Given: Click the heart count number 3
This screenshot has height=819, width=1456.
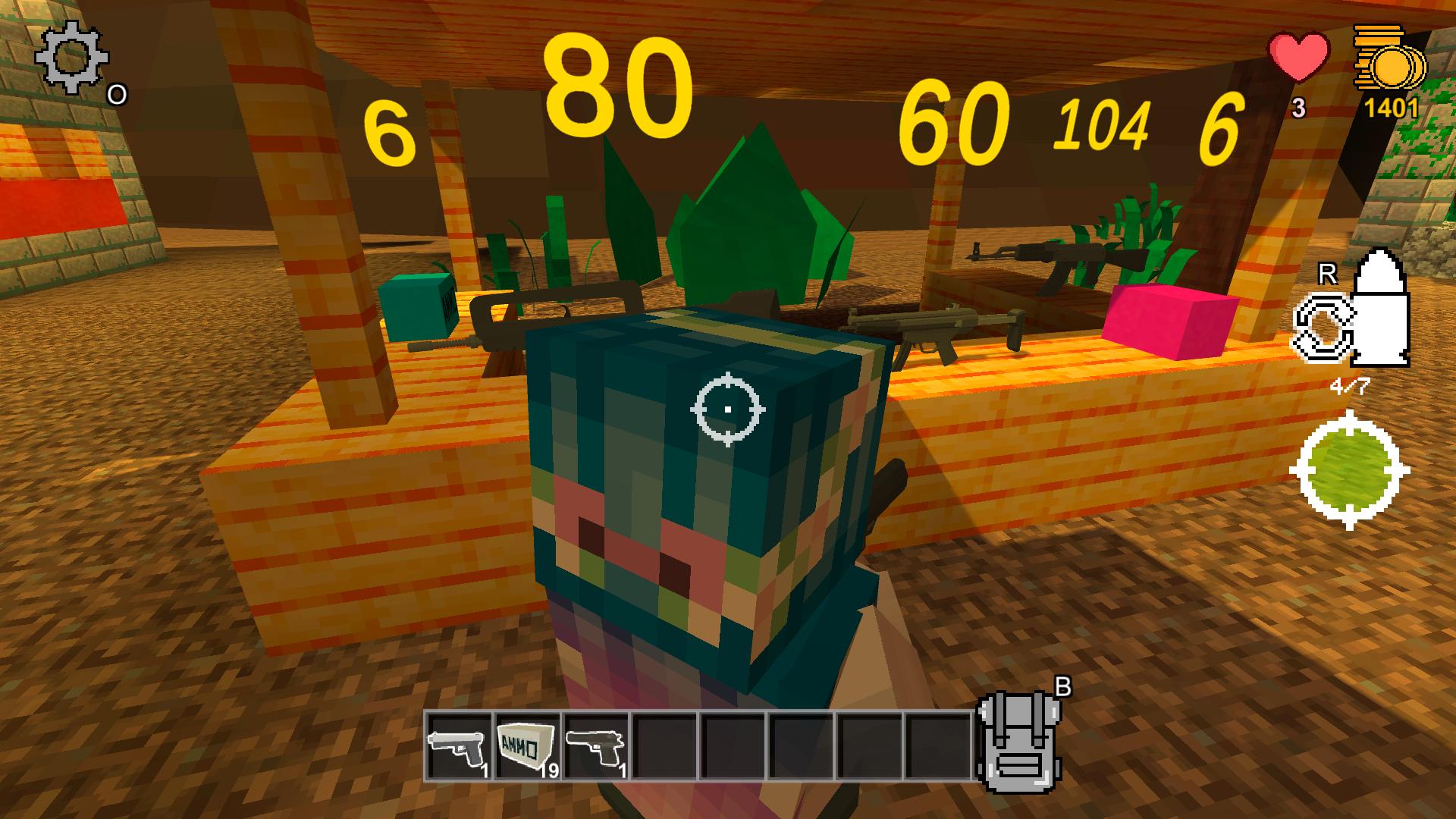Looking at the screenshot, I should 1298,106.
